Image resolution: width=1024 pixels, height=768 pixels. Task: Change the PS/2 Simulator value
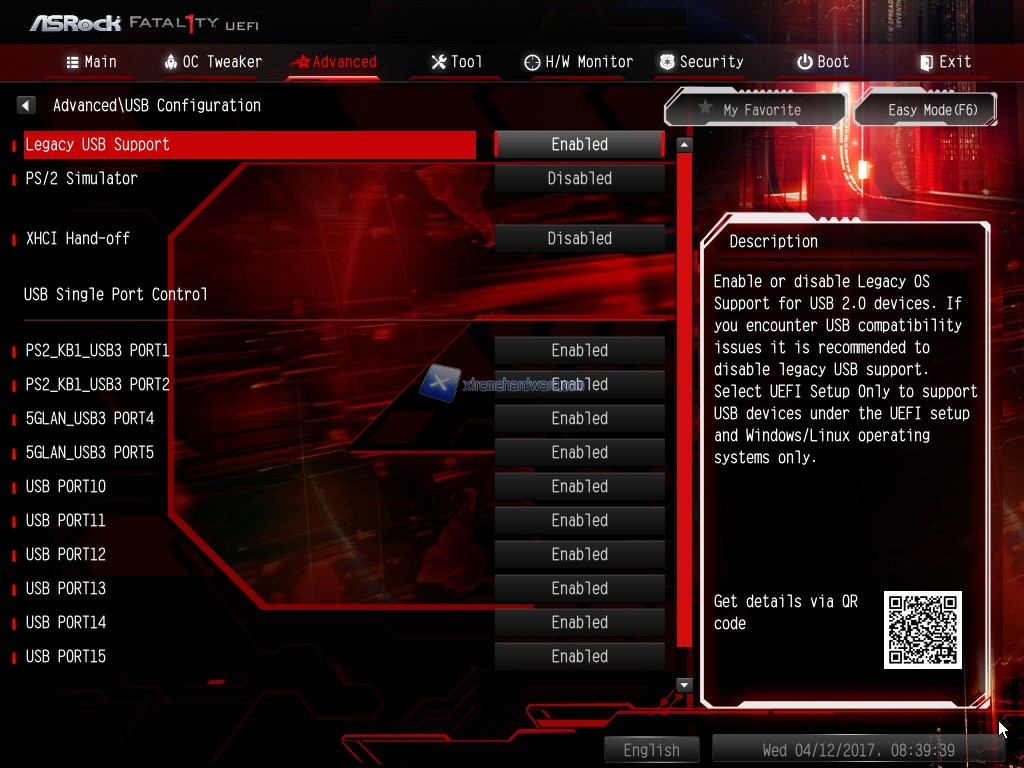(579, 178)
